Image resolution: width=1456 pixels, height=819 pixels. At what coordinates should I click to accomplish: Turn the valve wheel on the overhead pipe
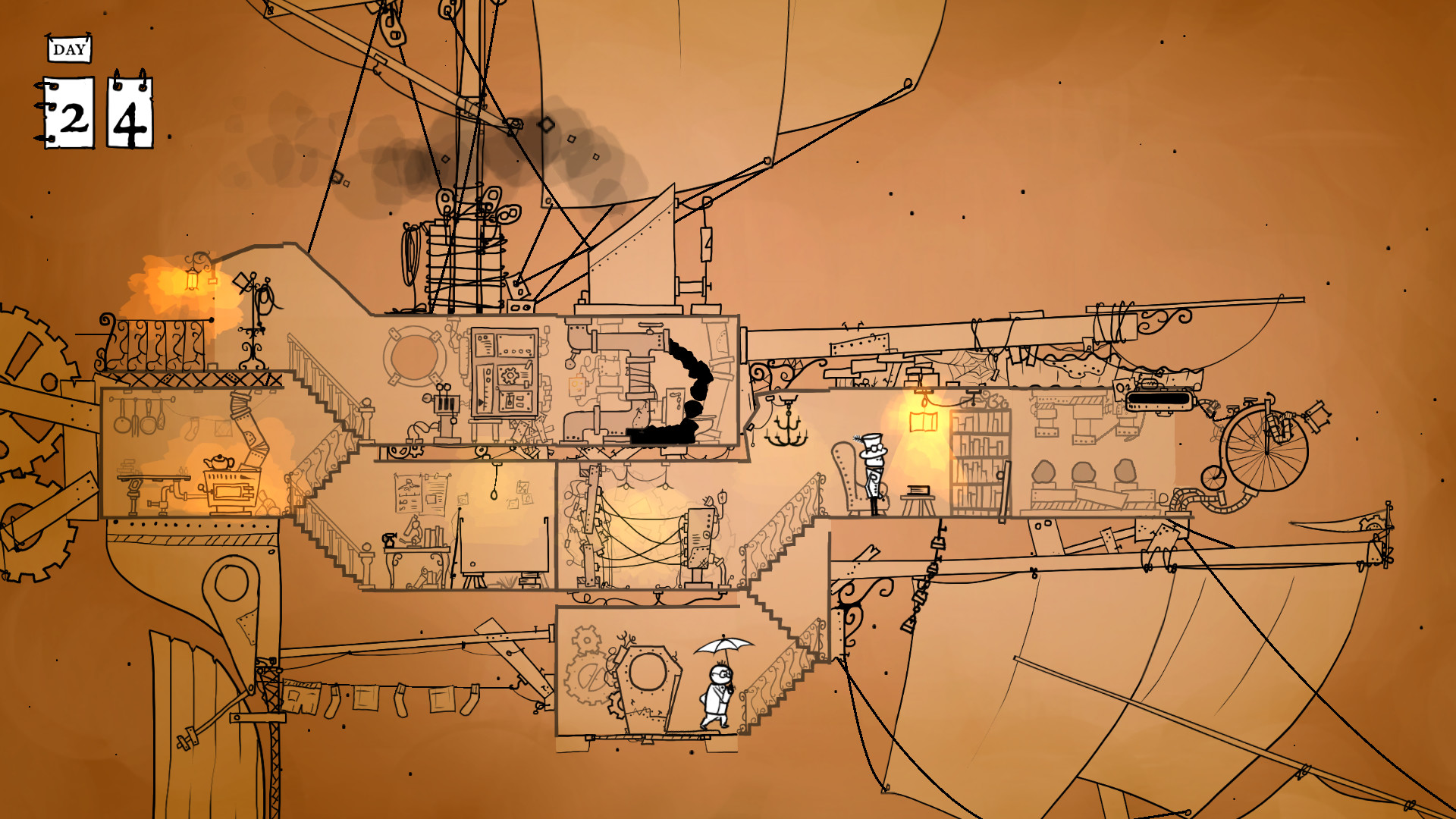pyautogui.click(x=650, y=326)
